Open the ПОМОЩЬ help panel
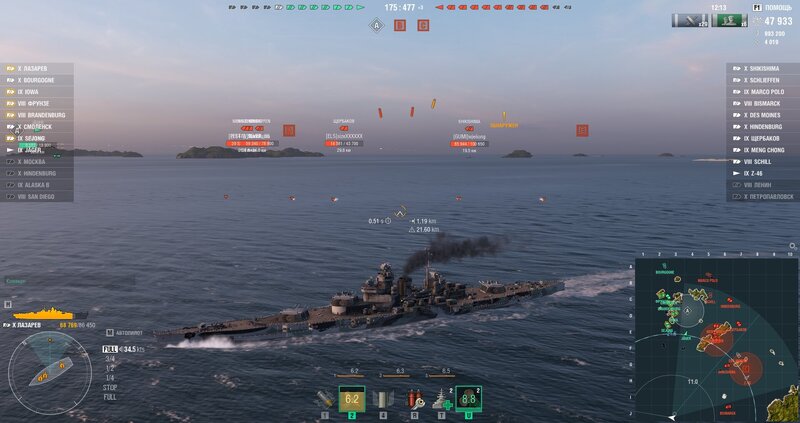800x423 pixels. coord(777,9)
